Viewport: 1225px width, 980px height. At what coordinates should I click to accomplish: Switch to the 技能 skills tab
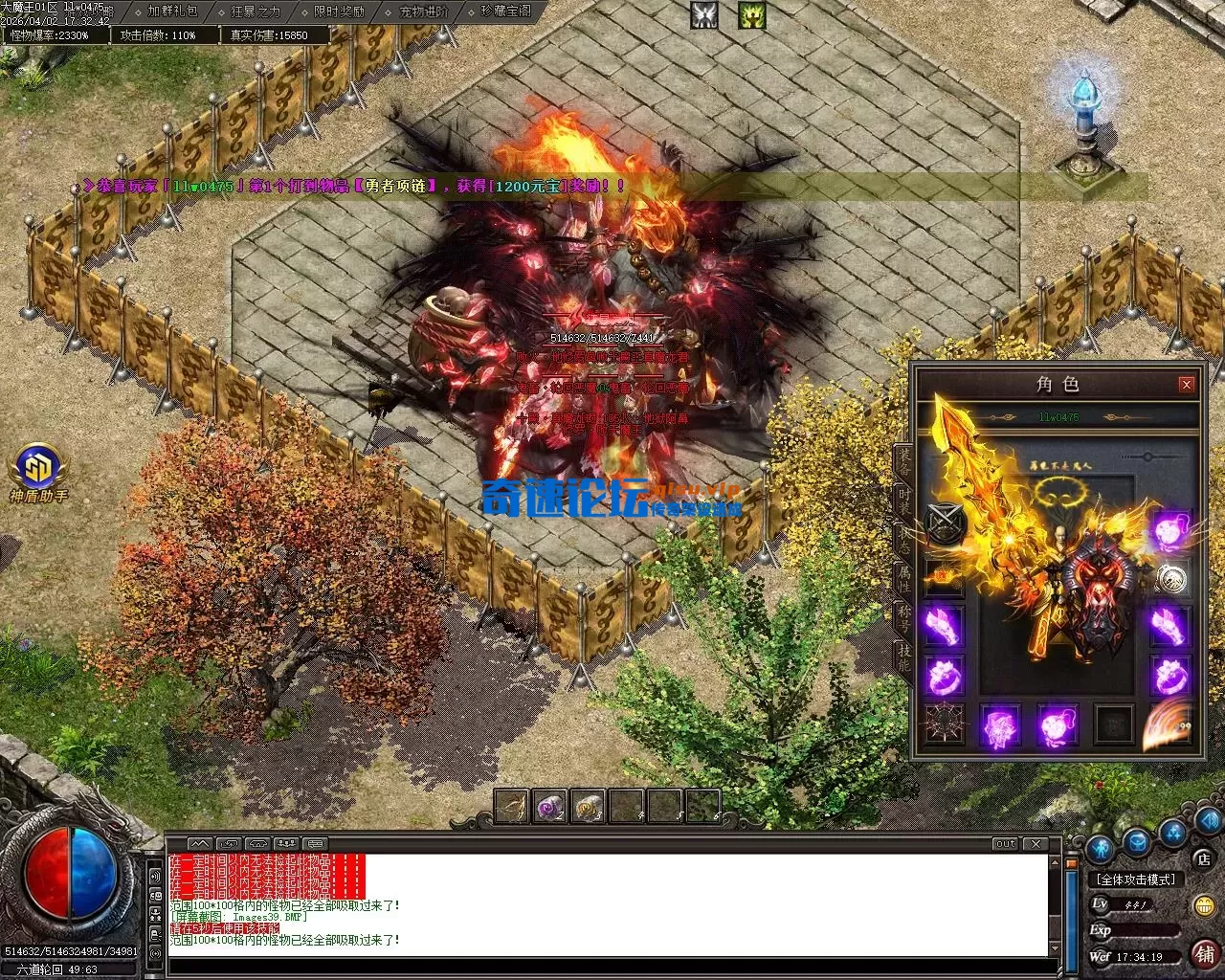[x=903, y=655]
